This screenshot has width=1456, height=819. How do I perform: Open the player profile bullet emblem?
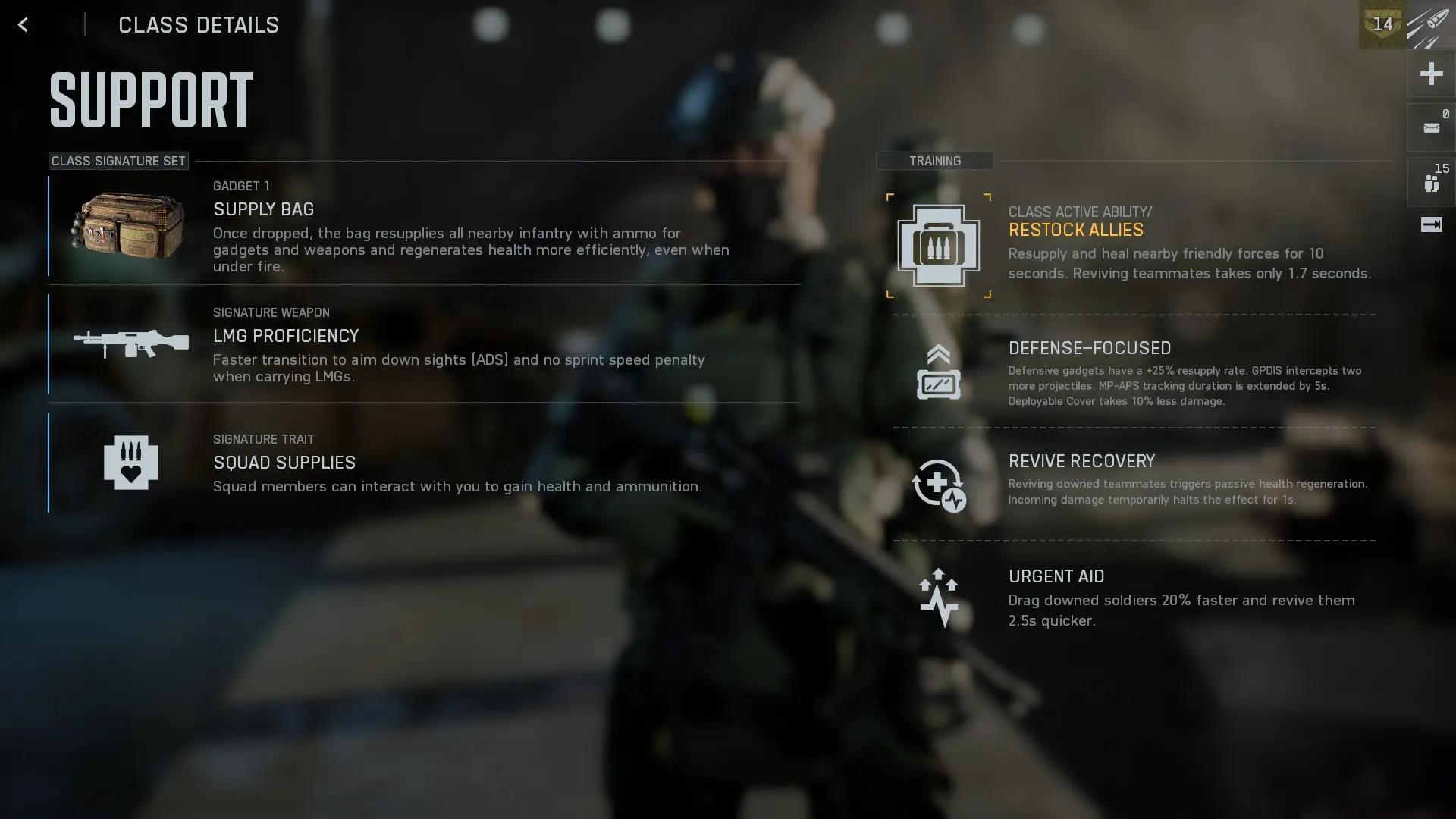click(1430, 25)
